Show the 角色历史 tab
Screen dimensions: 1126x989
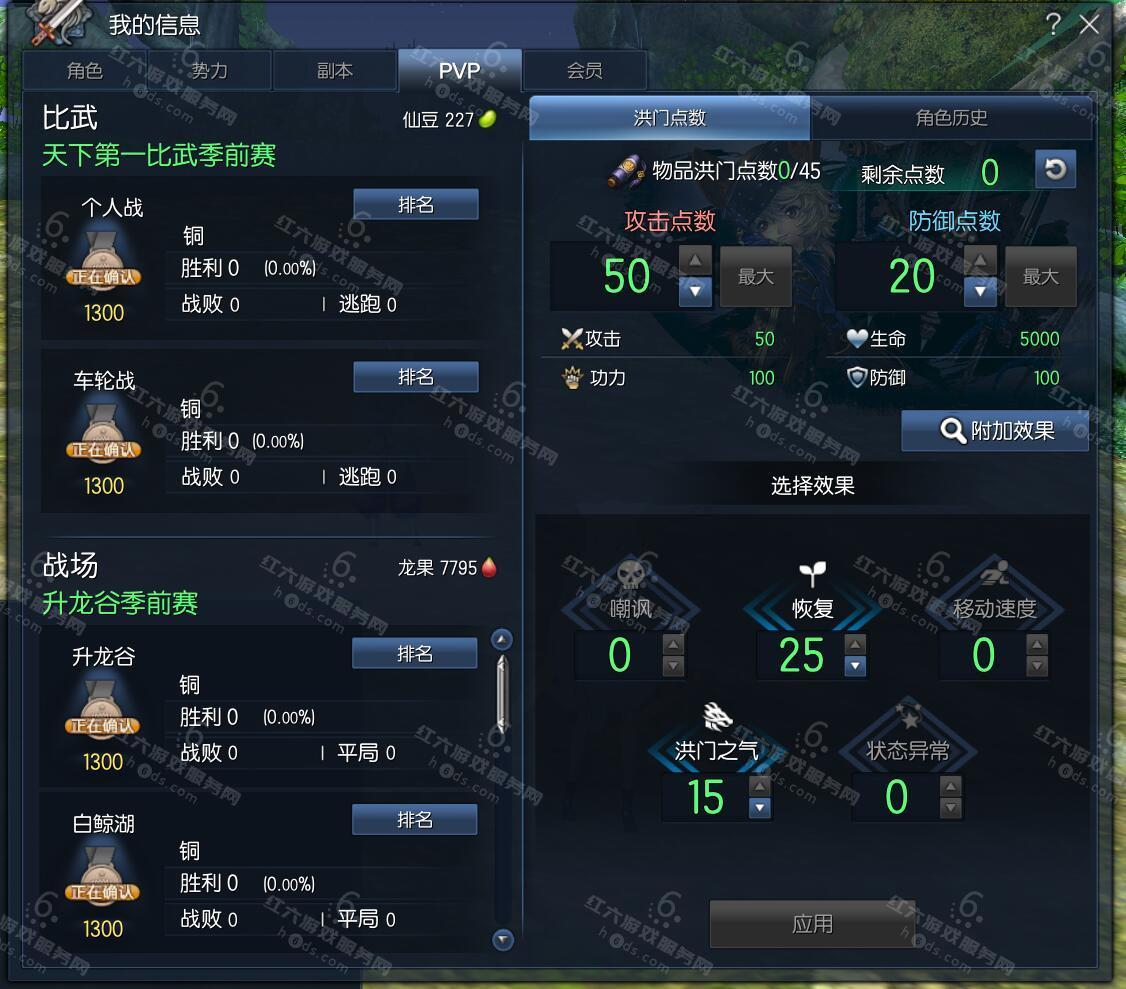pos(951,118)
